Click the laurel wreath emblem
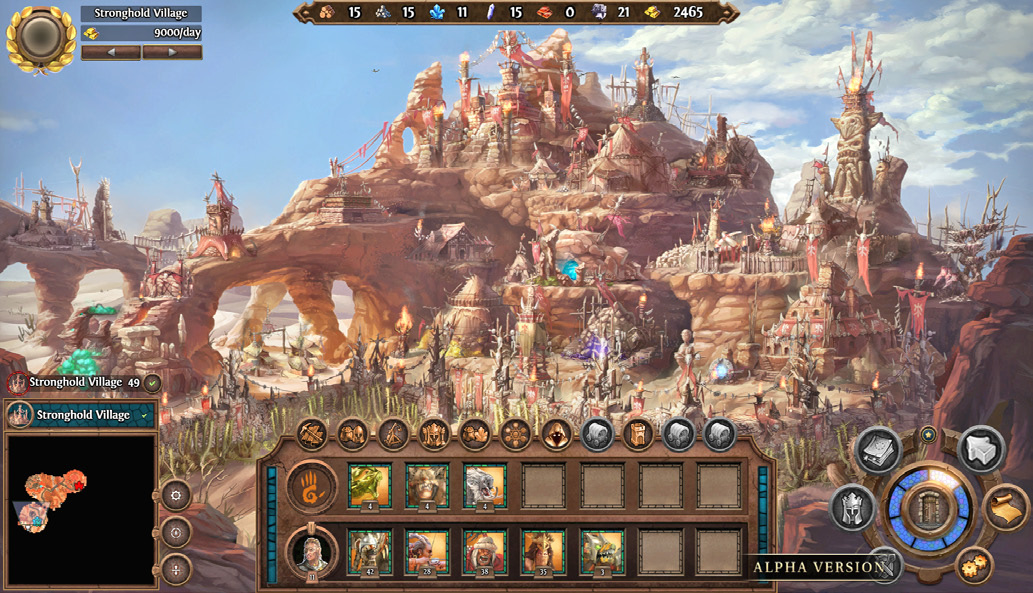Screen dimensions: 1033x593 (x=40, y=36)
